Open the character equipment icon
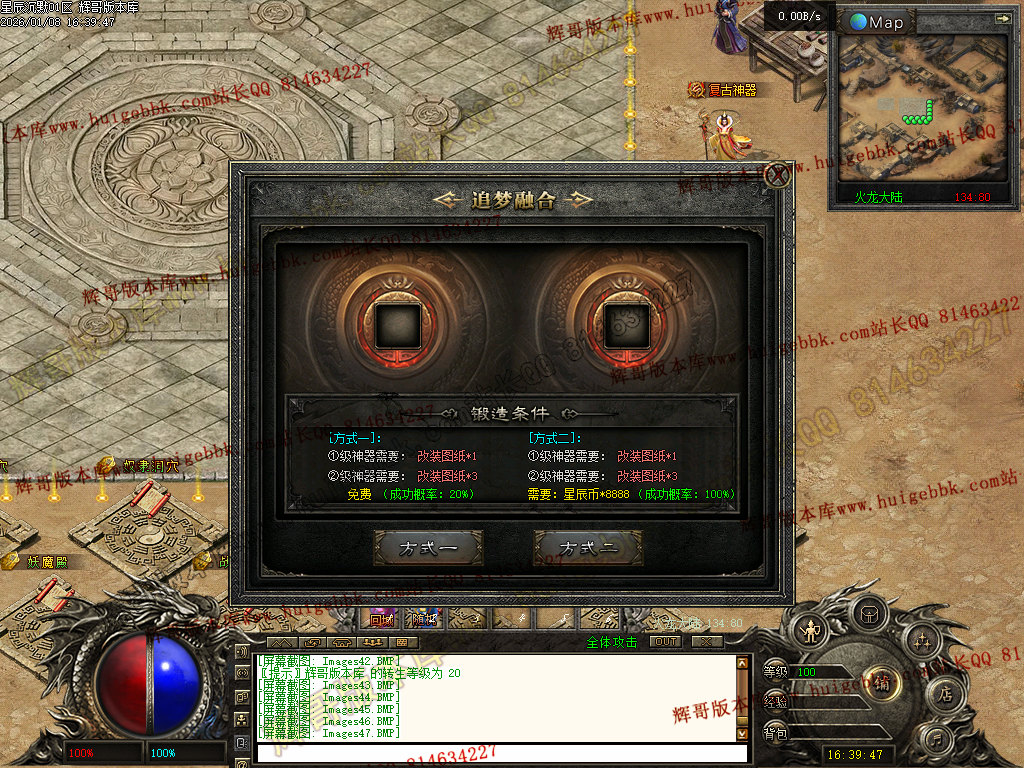Image resolution: width=1024 pixels, height=768 pixels. [x=808, y=630]
